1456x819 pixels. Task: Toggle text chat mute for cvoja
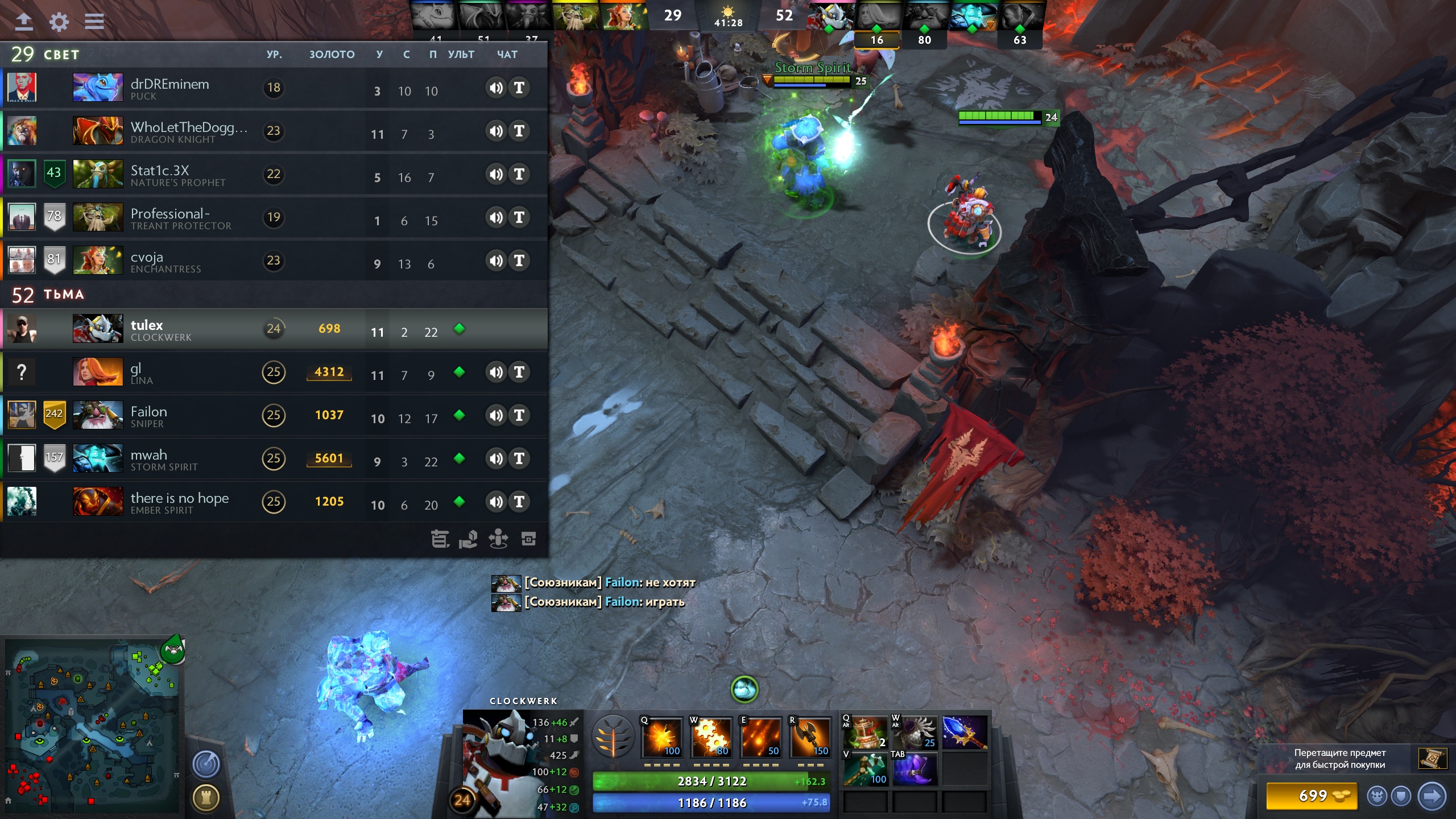click(519, 260)
